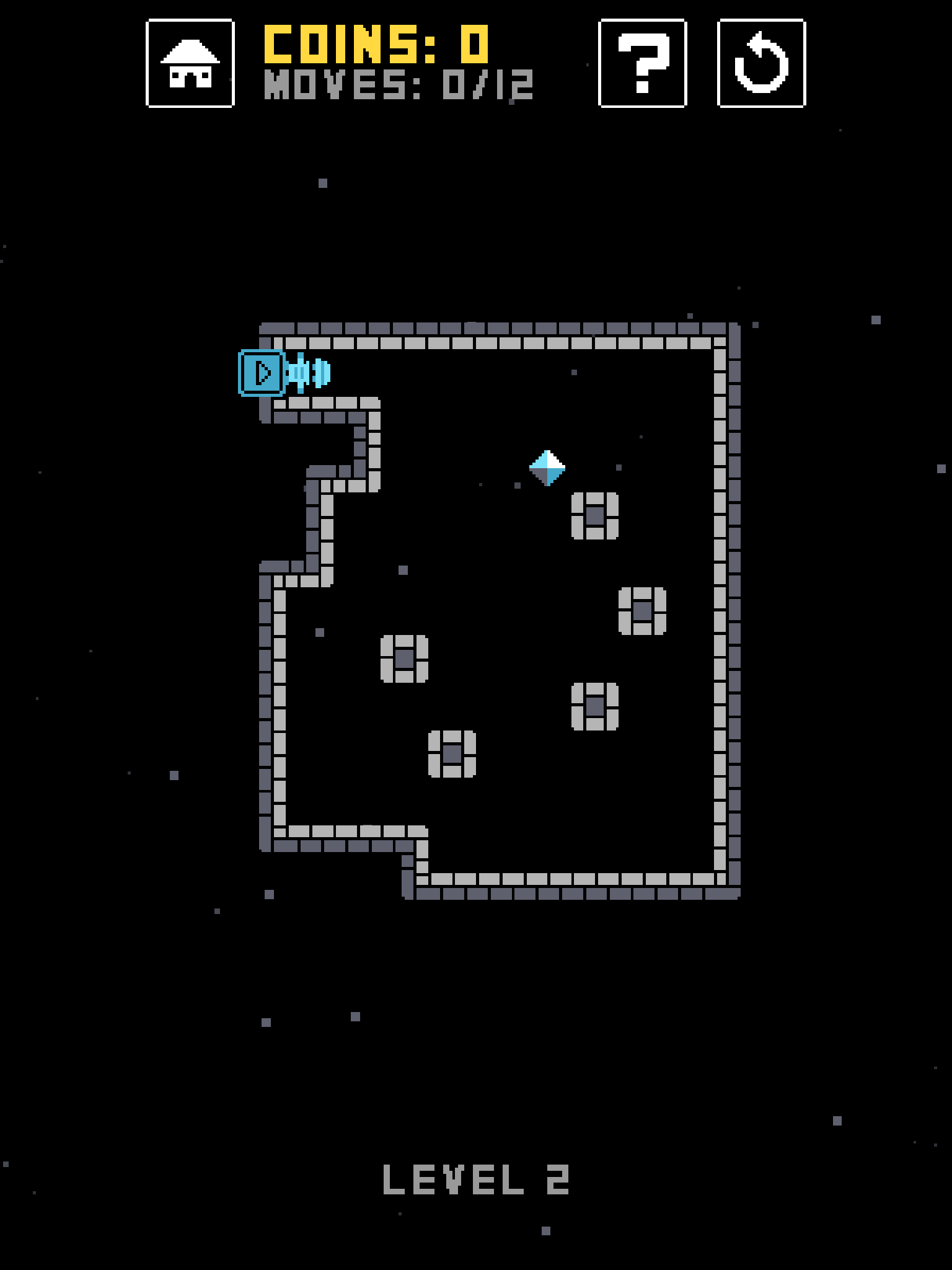Click the center-left pillar block

click(x=405, y=658)
